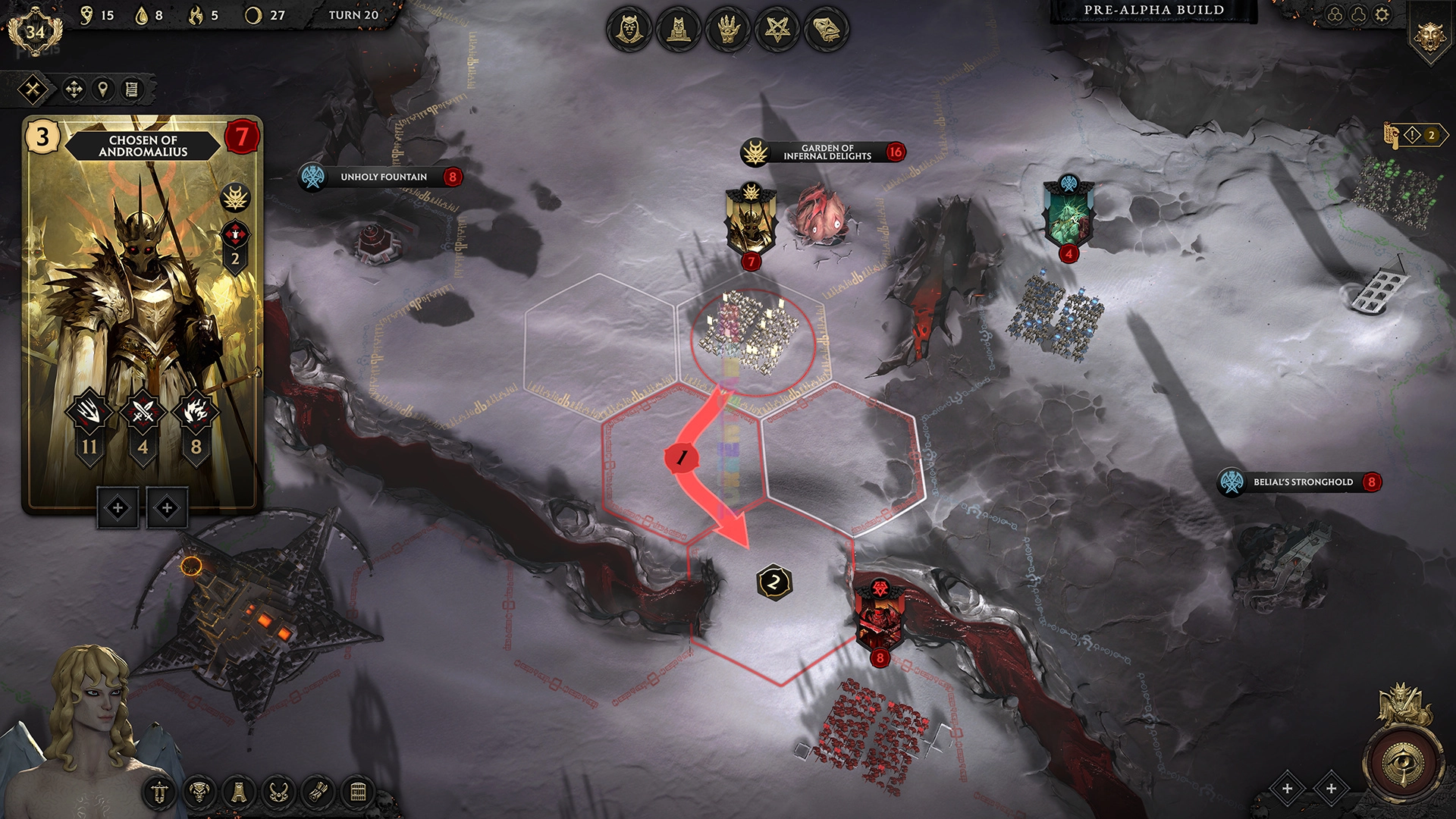
Task: Click the four-arrow move toolbar icon
Action: 74,90
